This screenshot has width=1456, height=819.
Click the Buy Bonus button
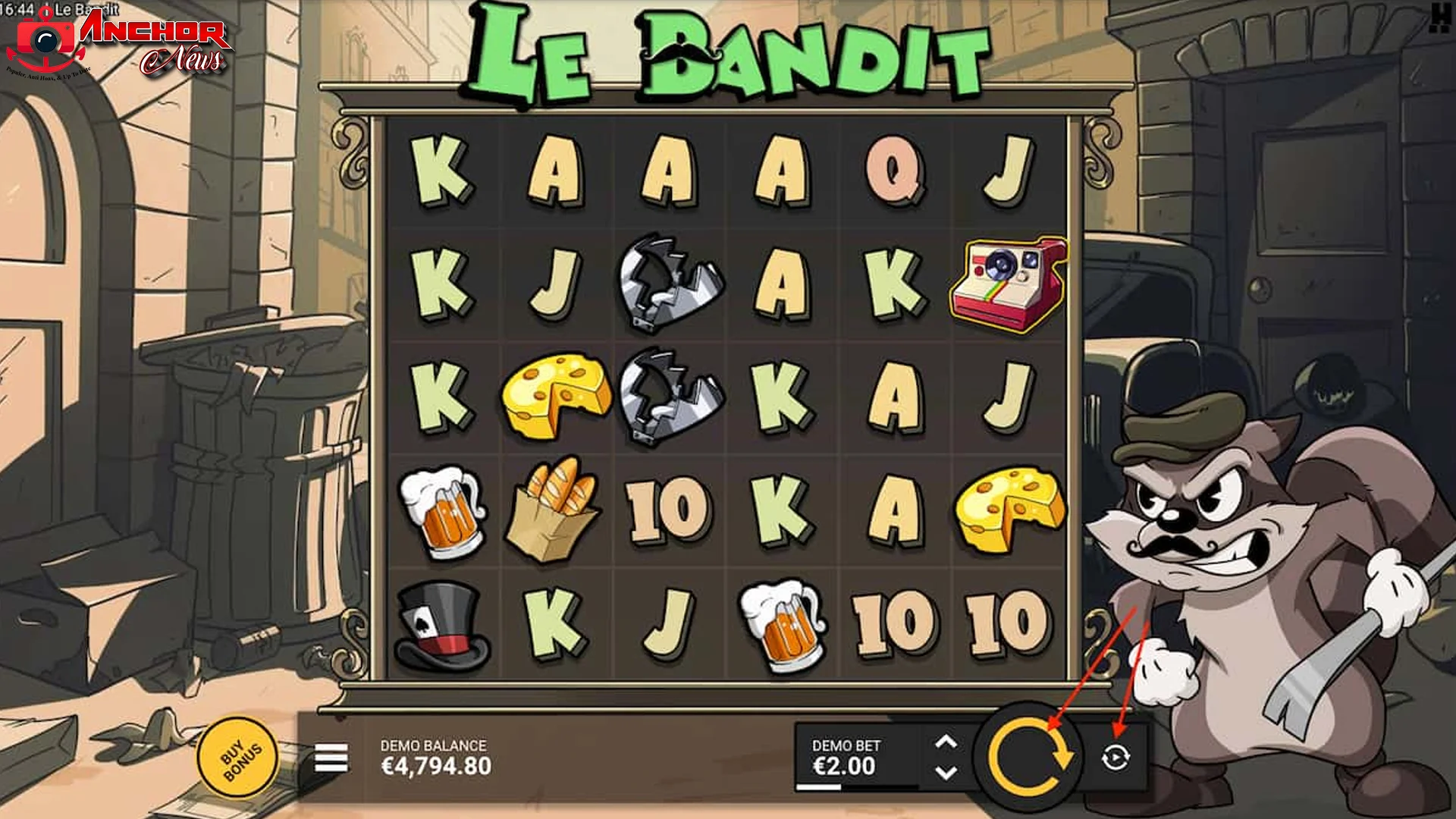tap(240, 757)
